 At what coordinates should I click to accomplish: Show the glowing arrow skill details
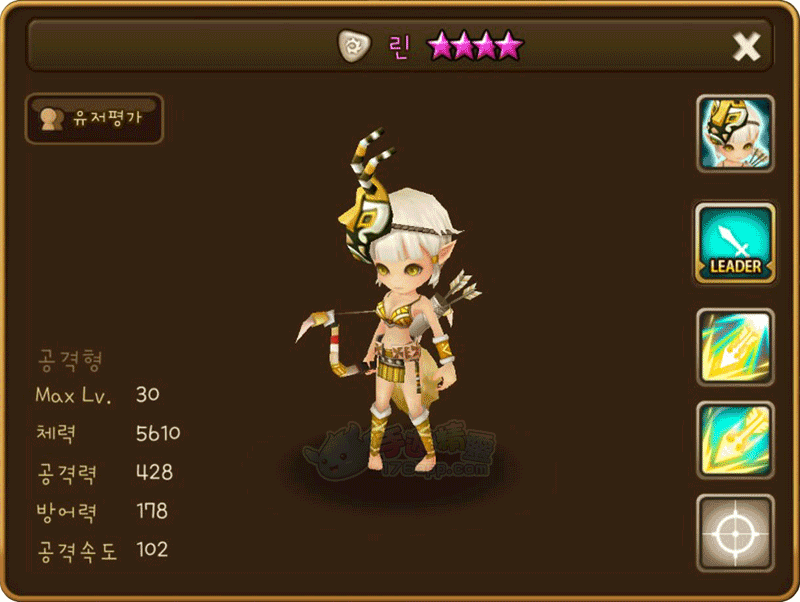[735, 347]
